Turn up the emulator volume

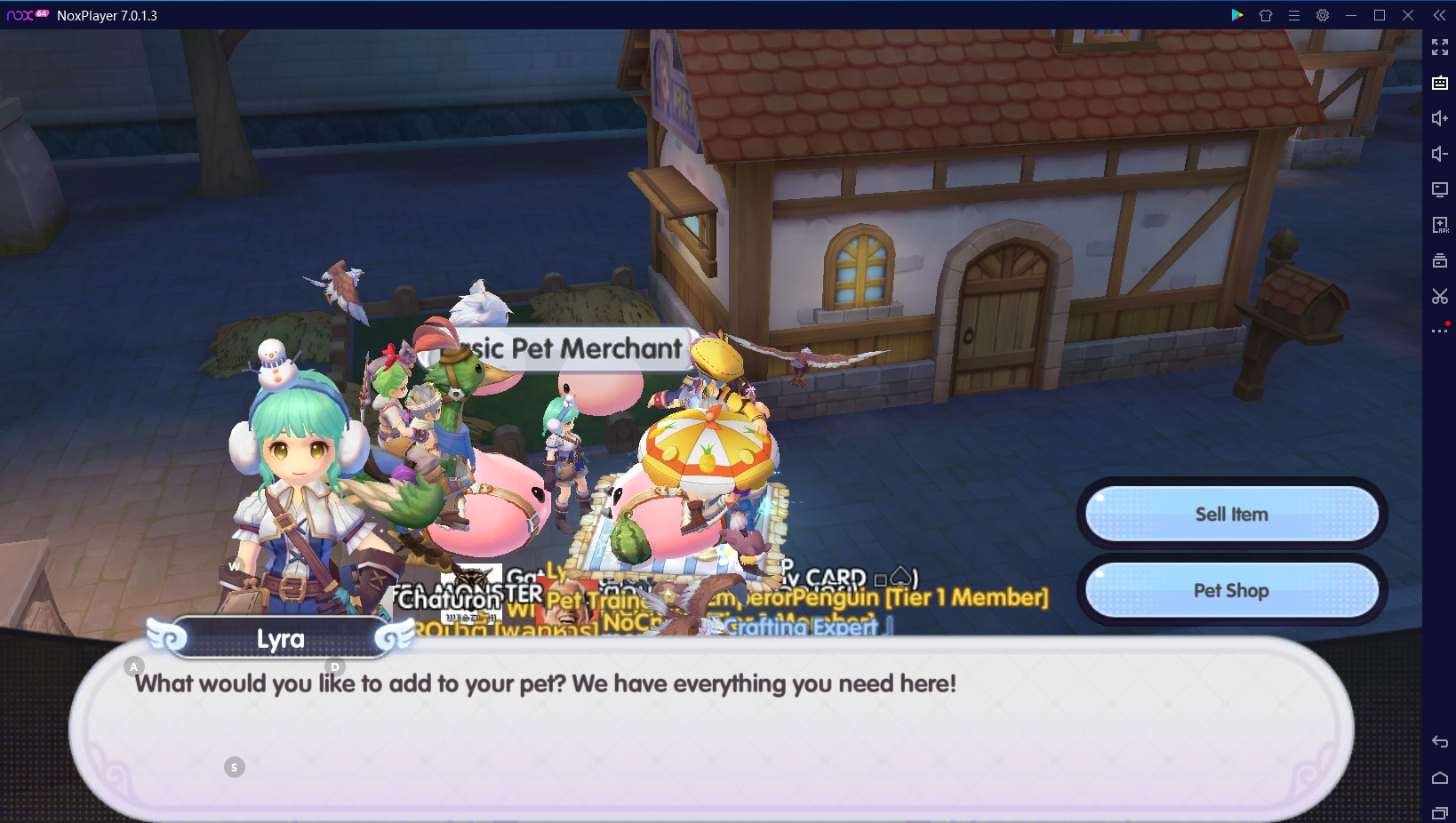(x=1440, y=118)
